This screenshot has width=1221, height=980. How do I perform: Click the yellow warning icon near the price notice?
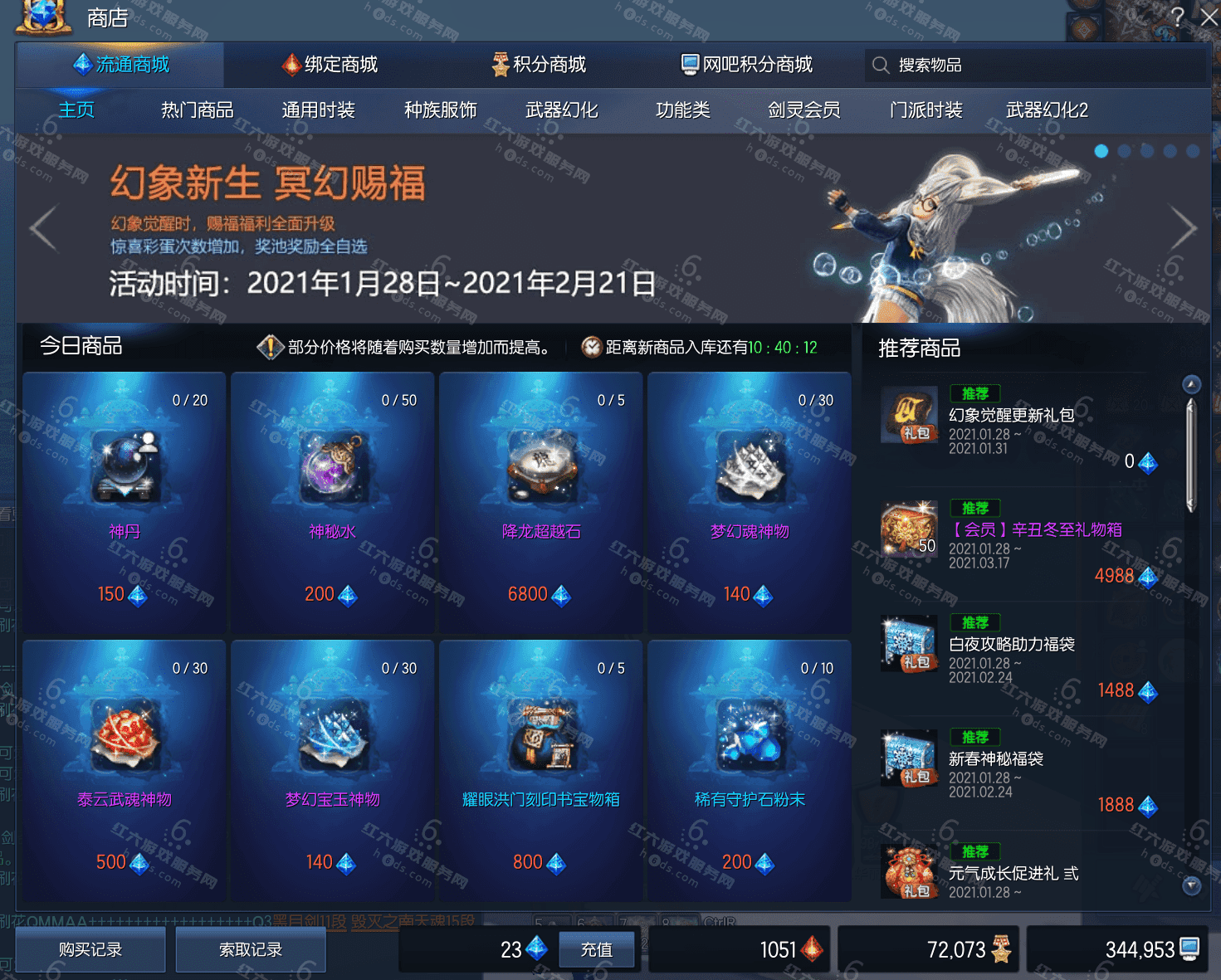click(268, 347)
